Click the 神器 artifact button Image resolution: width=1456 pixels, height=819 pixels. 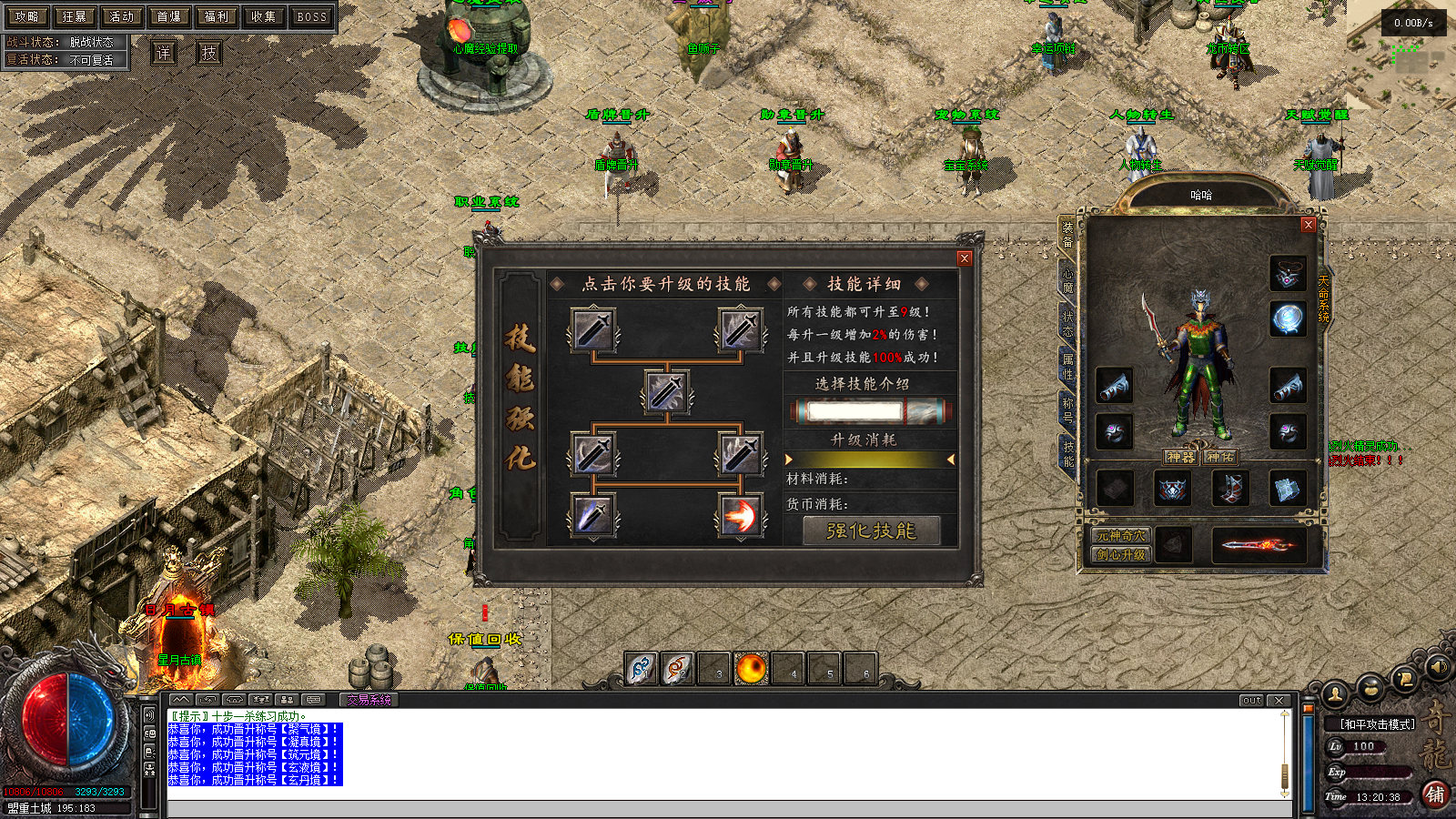click(x=1180, y=457)
